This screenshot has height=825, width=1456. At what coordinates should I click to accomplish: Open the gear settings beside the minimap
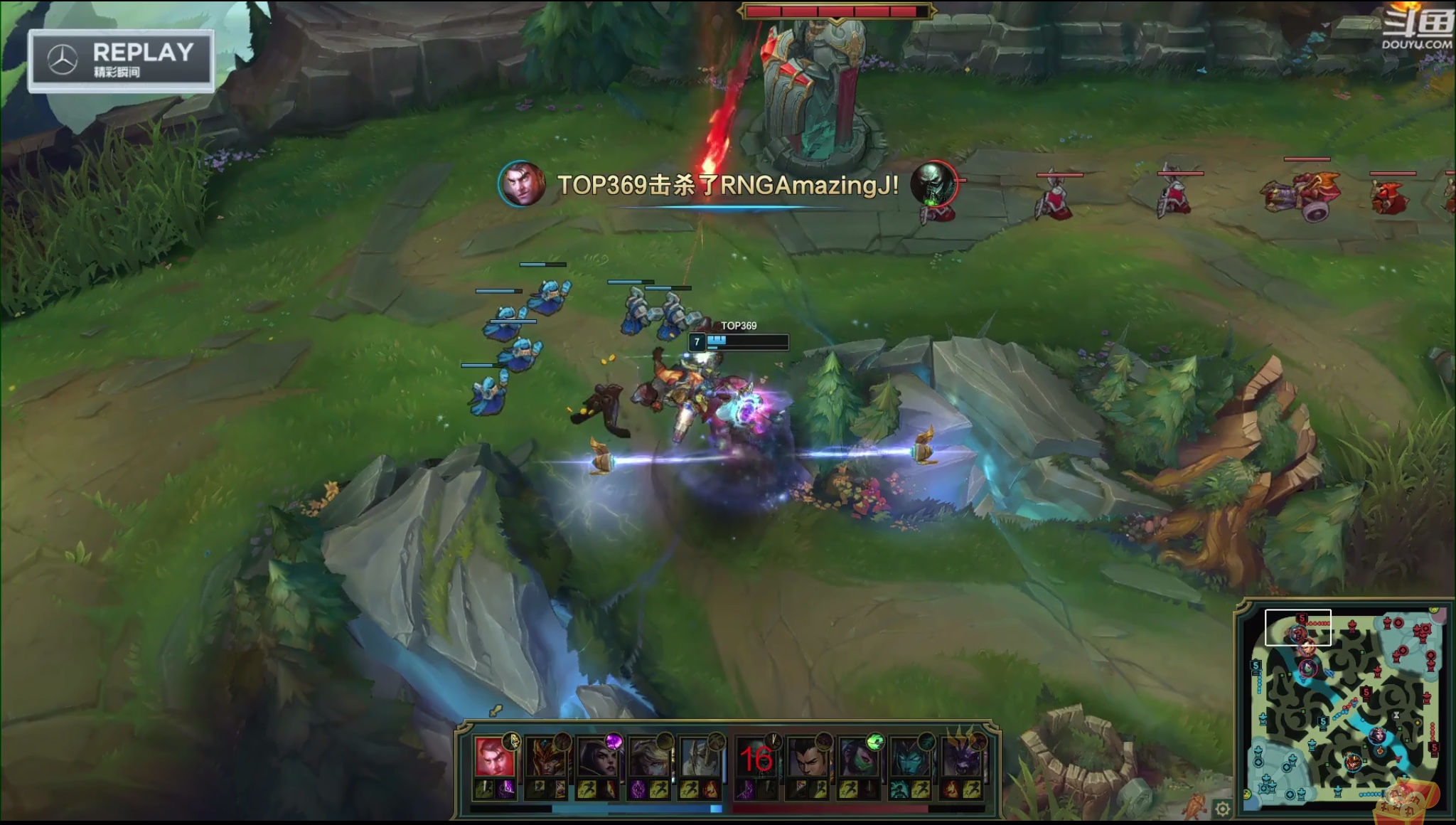pos(1222,809)
